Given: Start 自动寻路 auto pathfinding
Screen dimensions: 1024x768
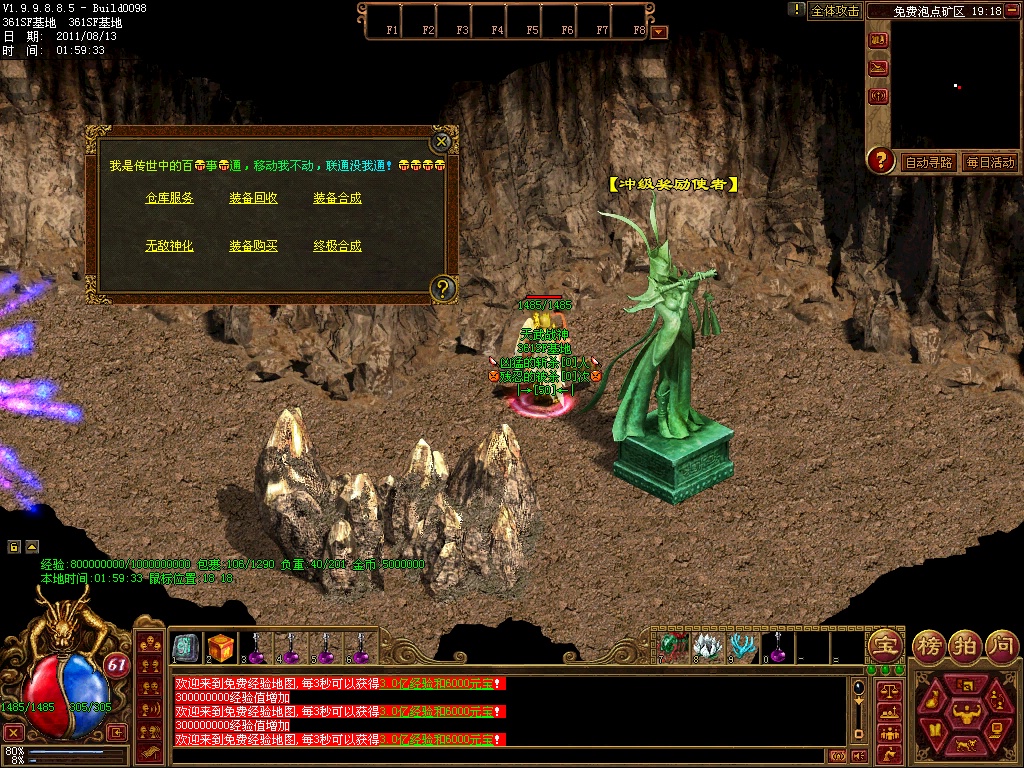Looking at the screenshot, I should pyautogui.click(x=929, y=162).
